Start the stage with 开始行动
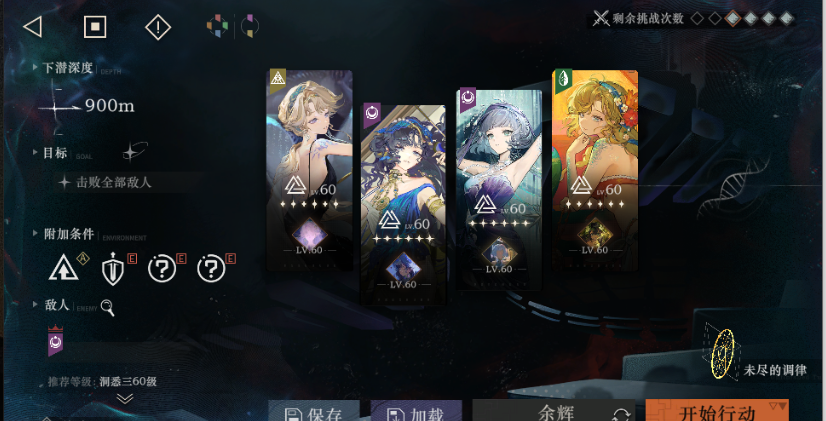This screenshot has height=421, width=826. pyautogui.click(x=716, y=411)
